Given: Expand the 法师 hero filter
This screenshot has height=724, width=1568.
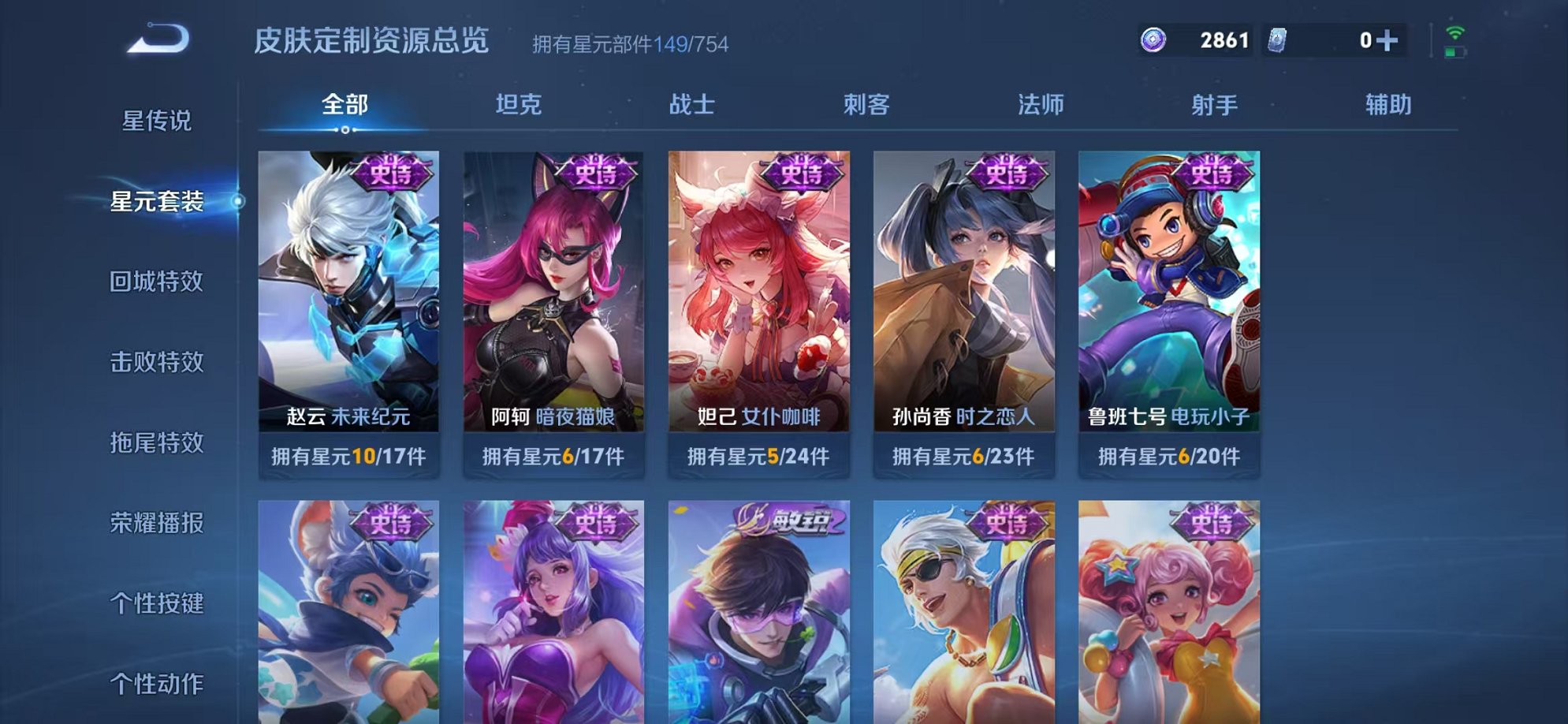Looking at the screenshot, I should [x=1041, y=103].
